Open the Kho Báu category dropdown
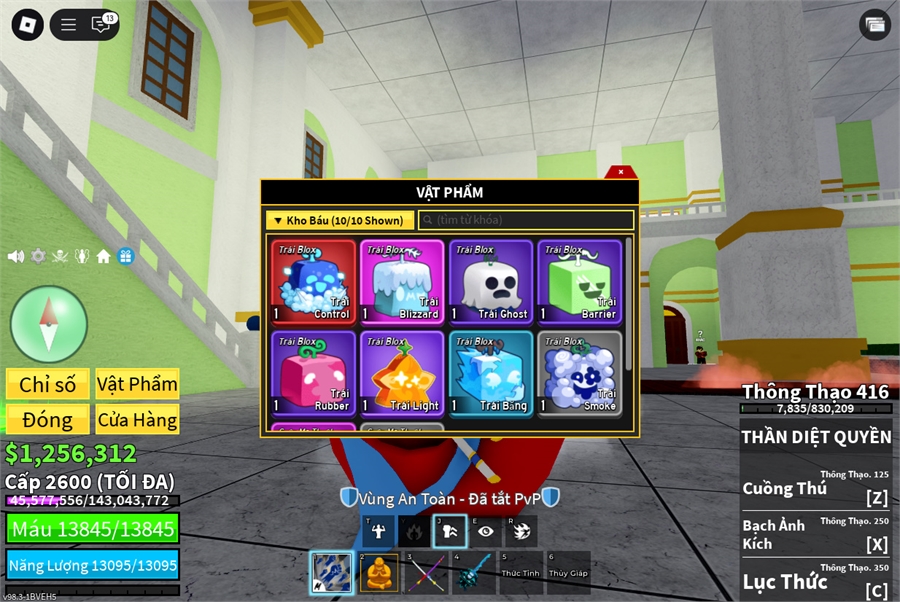 tap(340, 220)
